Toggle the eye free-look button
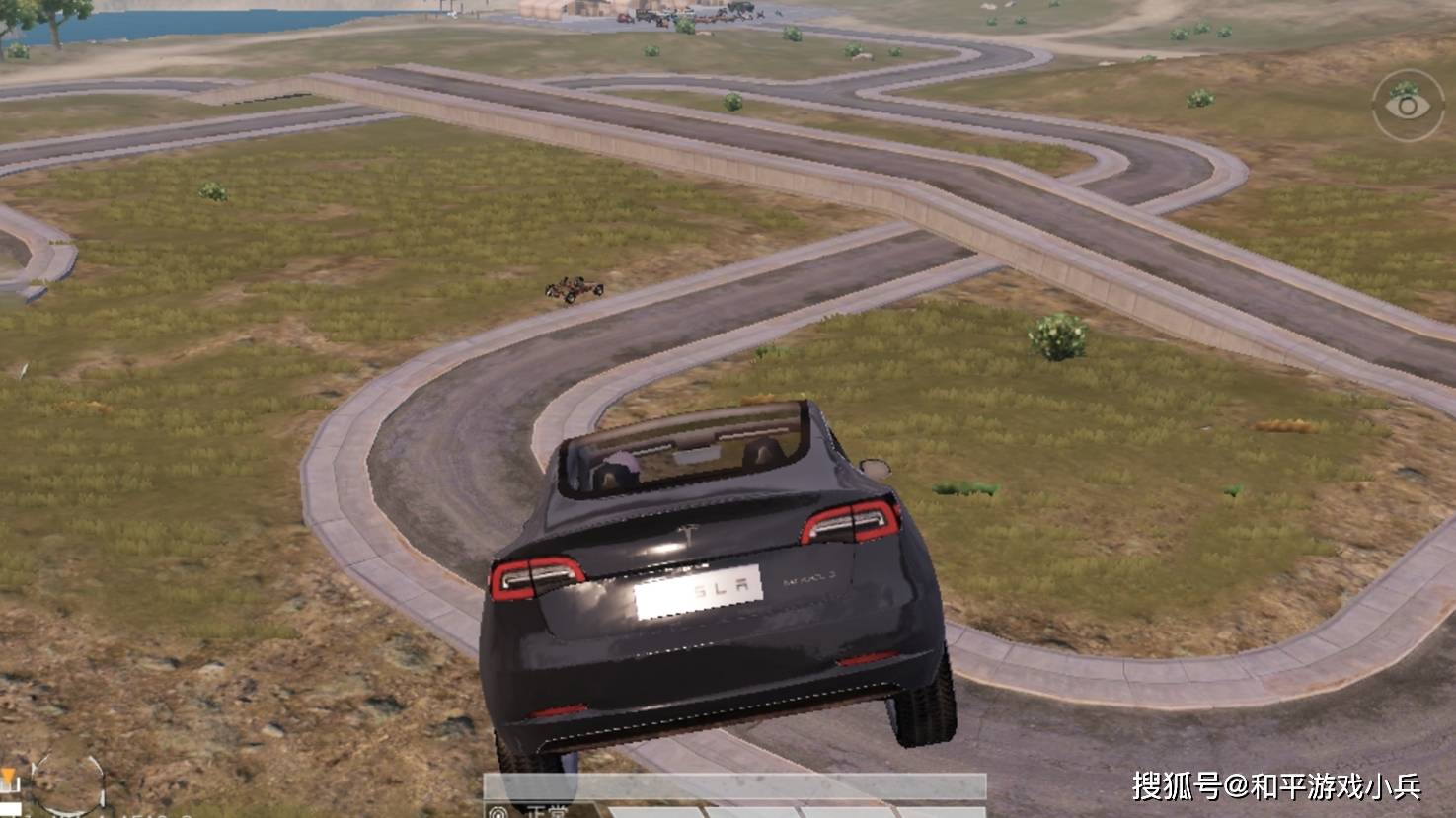This screenshot has height=818, width=1456. [1407, 106]
